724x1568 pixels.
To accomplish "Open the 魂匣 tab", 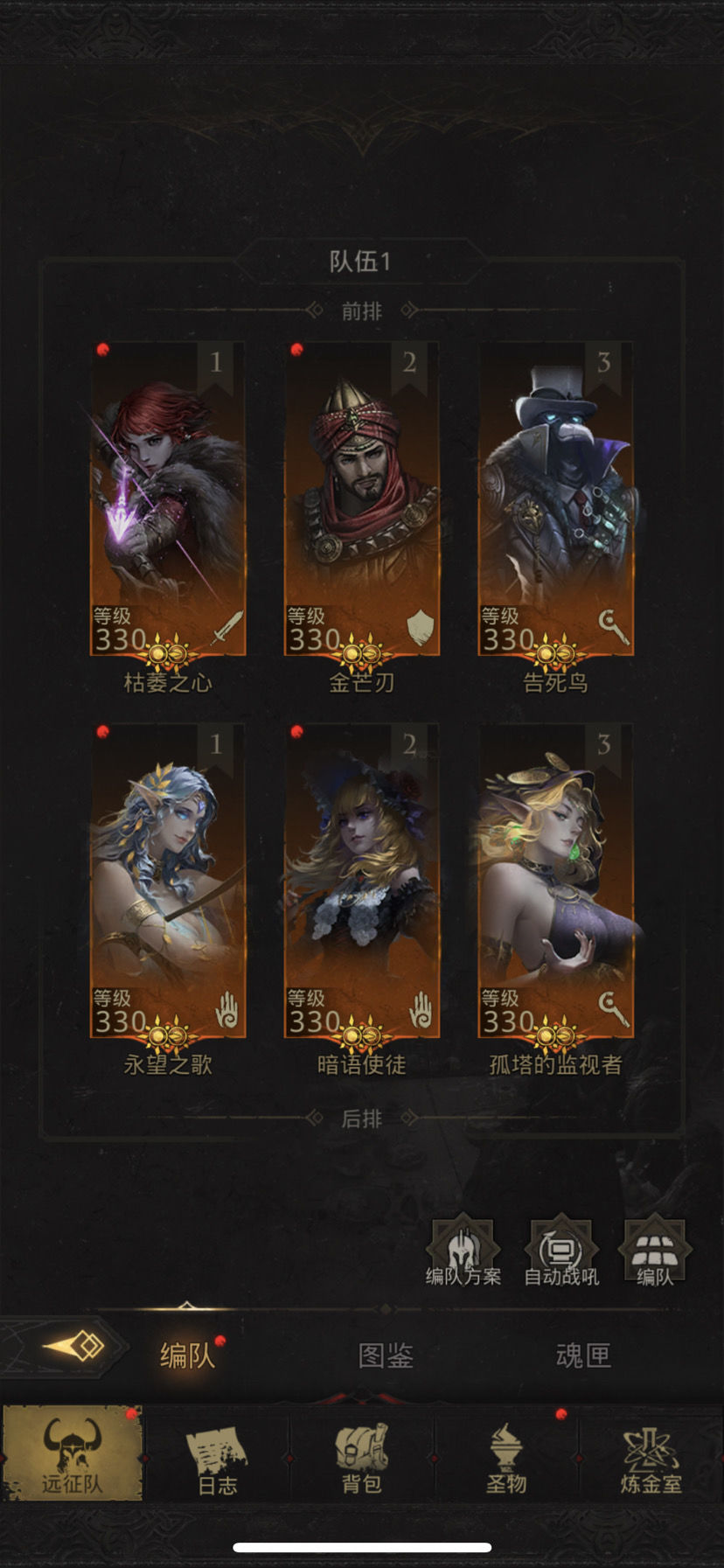I will (583, 1355).
